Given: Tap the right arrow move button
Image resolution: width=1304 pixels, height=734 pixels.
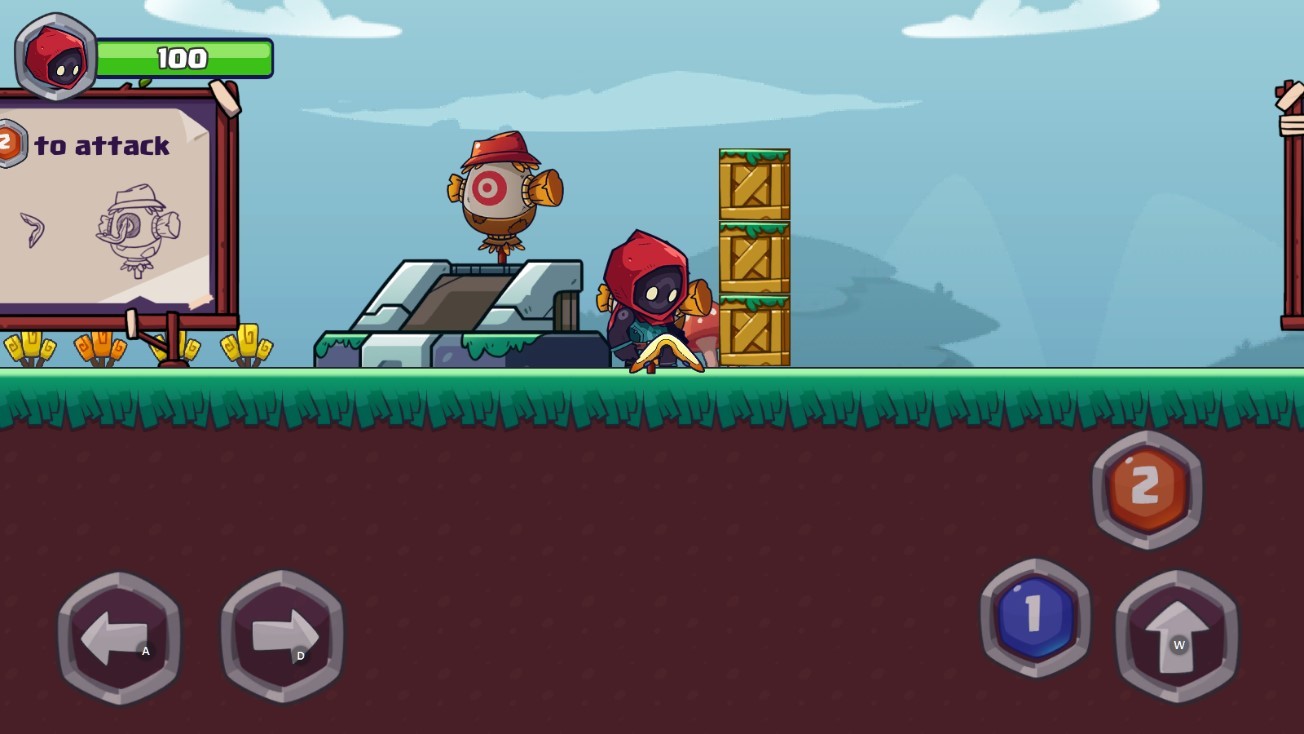Looking at the screenshot, I should [x=282, y=636].
